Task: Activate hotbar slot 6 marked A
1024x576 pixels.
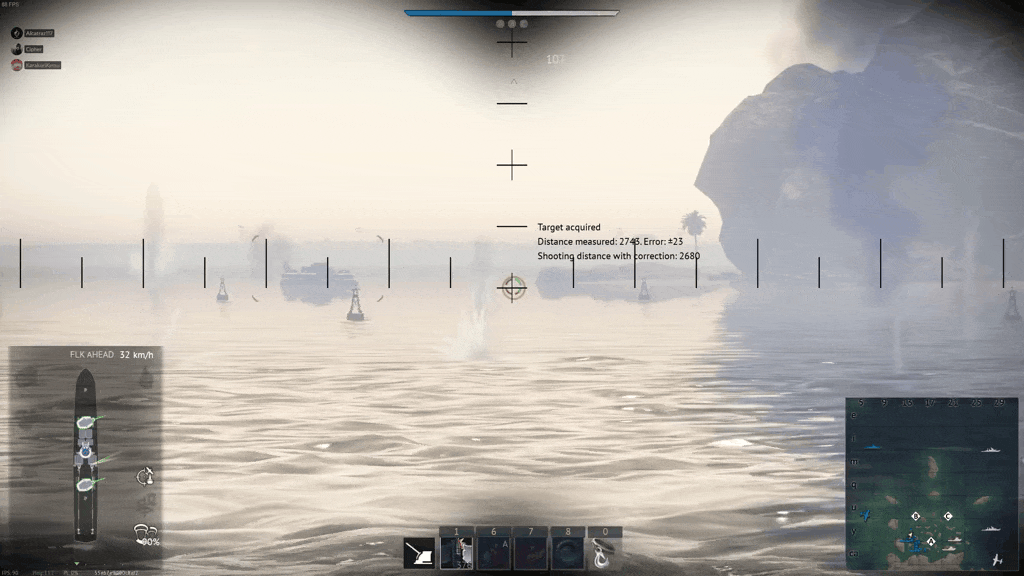Action: tap(494, 553)
